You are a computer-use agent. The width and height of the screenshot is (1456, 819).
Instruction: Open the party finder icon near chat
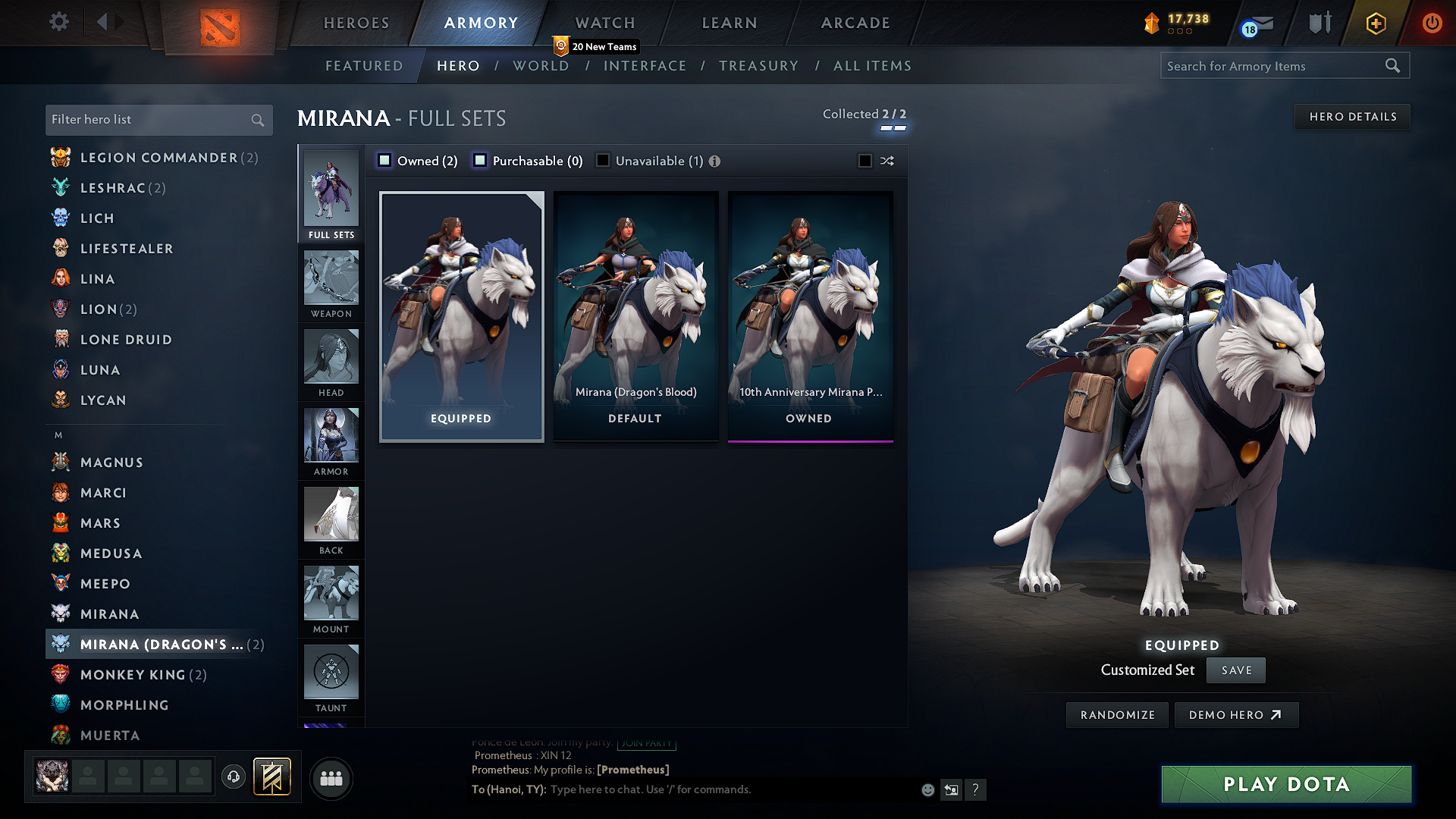point(331,778)
